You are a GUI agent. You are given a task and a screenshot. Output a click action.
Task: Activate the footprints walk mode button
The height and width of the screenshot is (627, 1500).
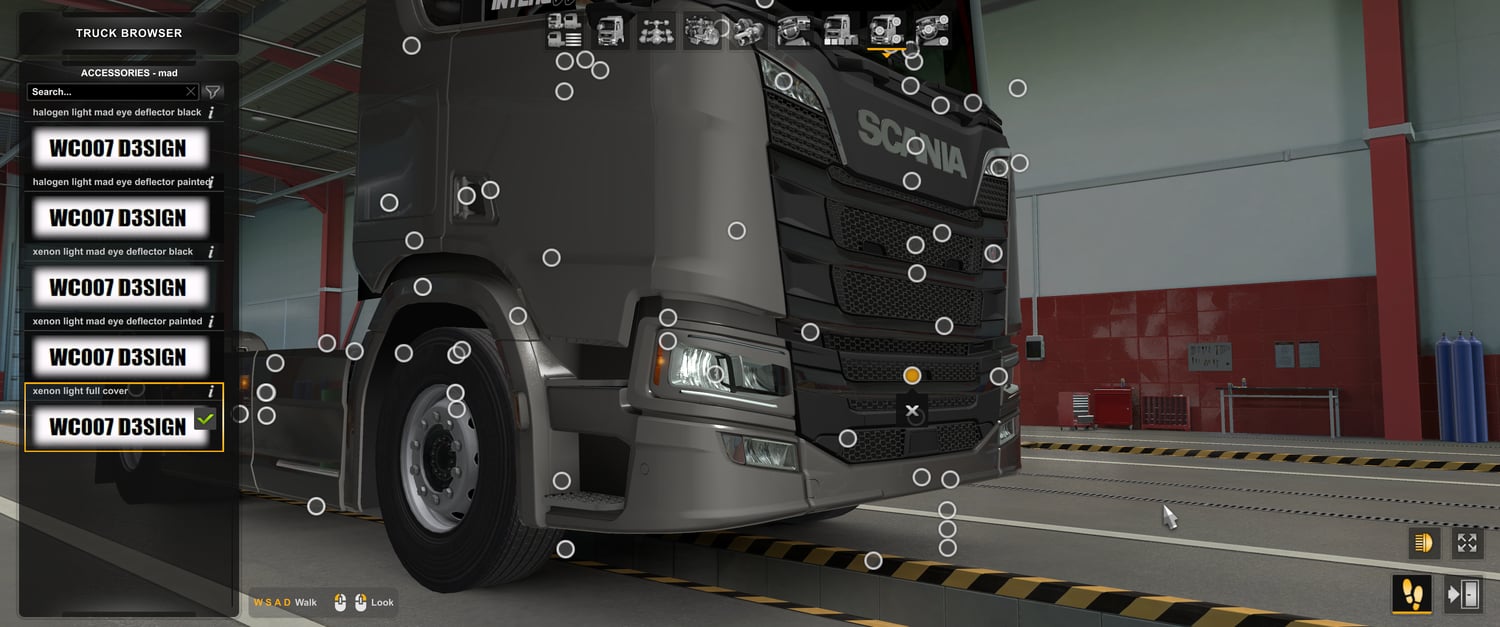tap(1412, 594)
